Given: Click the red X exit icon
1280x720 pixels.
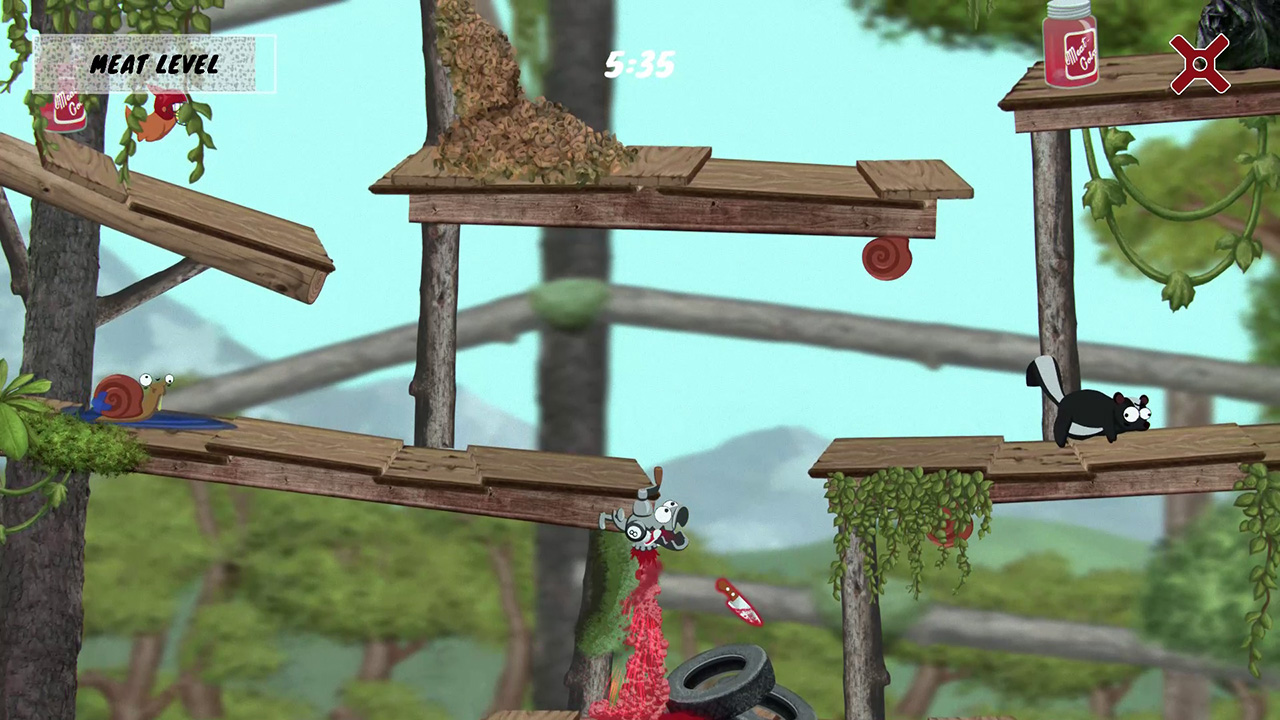Looking at the screenshot, I should (1199, 64).
